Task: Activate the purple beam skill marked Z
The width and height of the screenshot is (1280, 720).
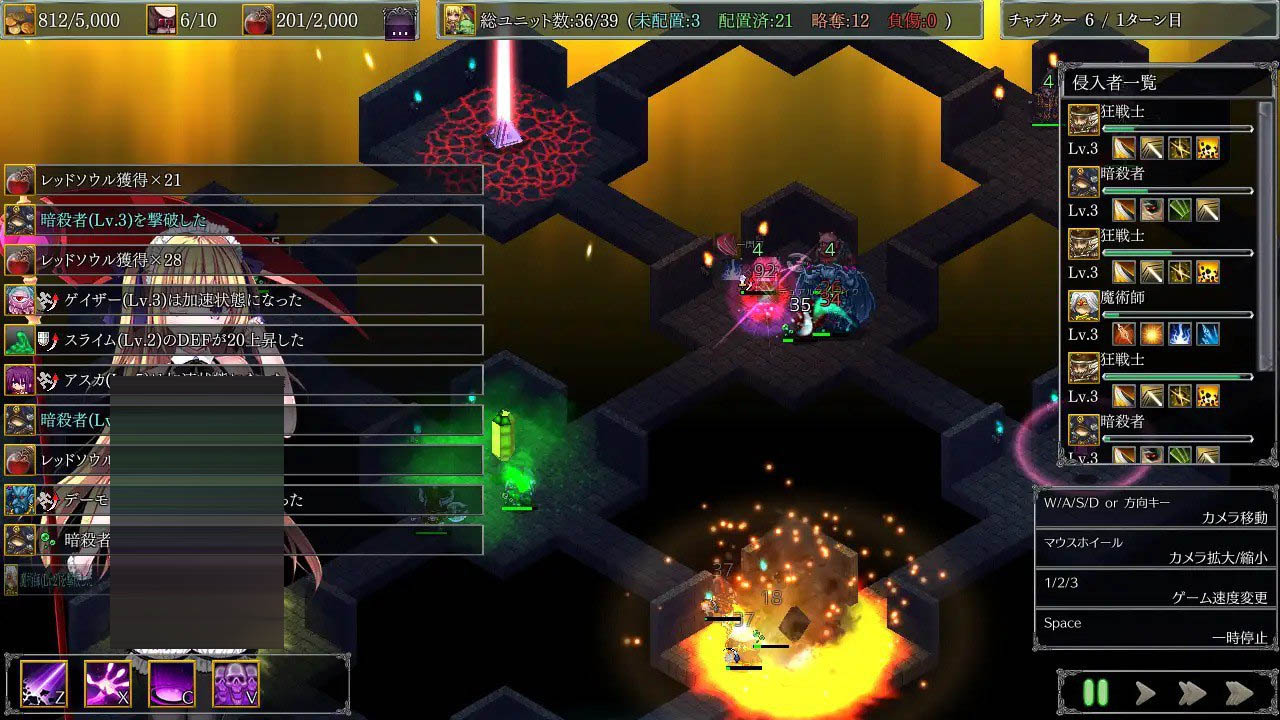Action: (x=44, y=684)
